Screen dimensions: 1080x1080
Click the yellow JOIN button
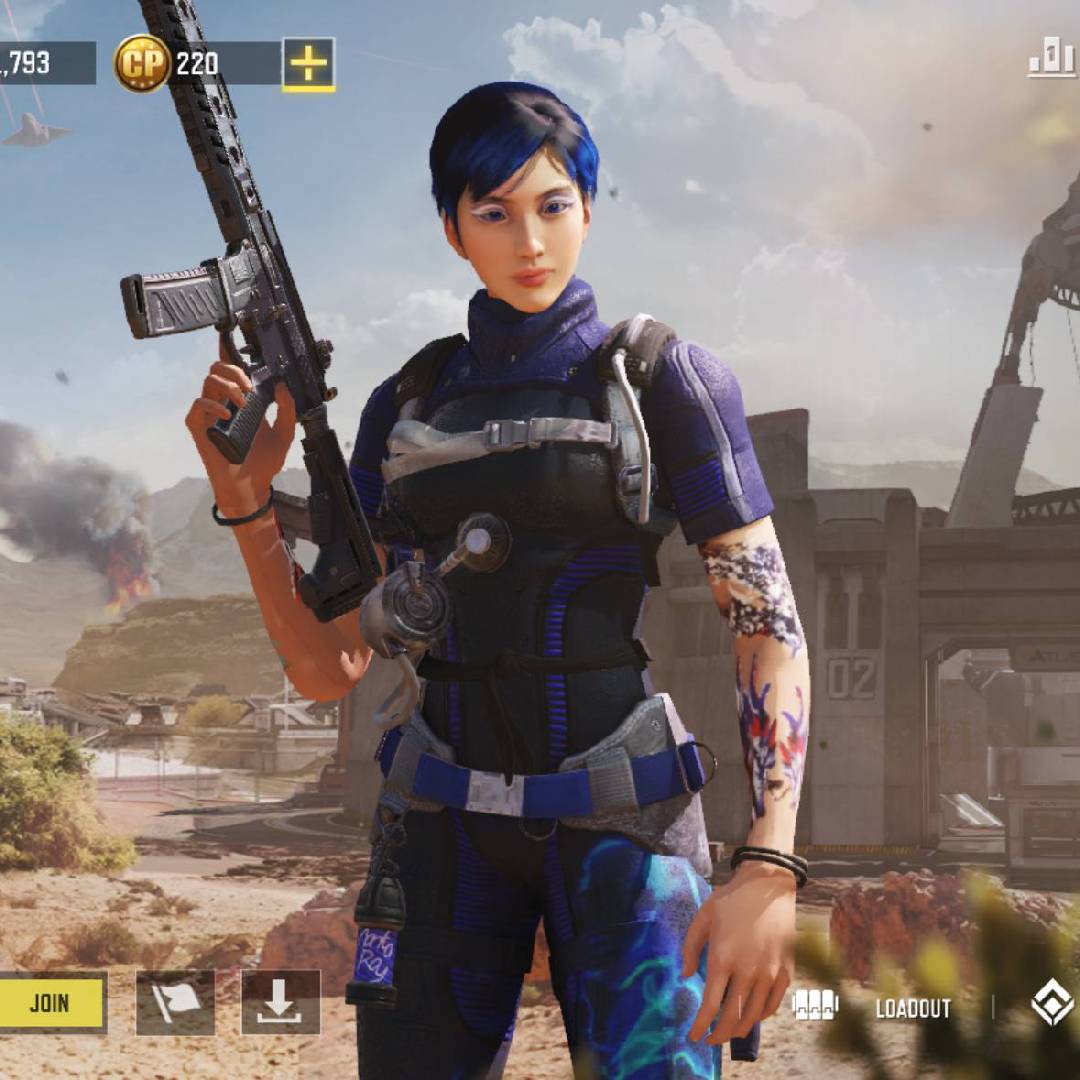point(52,1002)
